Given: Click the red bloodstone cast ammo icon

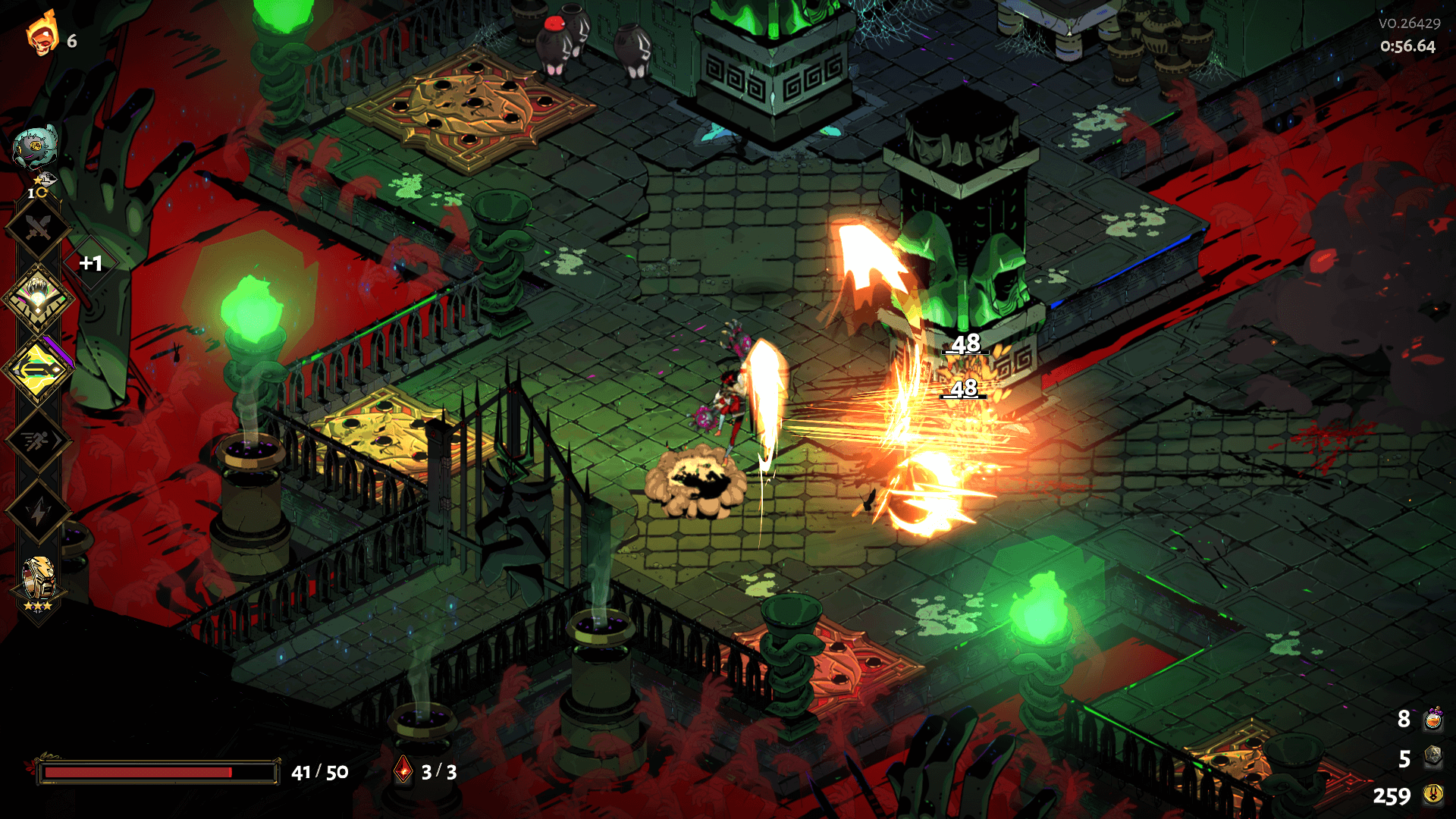Looking at the screenshot, I should 403,770.
